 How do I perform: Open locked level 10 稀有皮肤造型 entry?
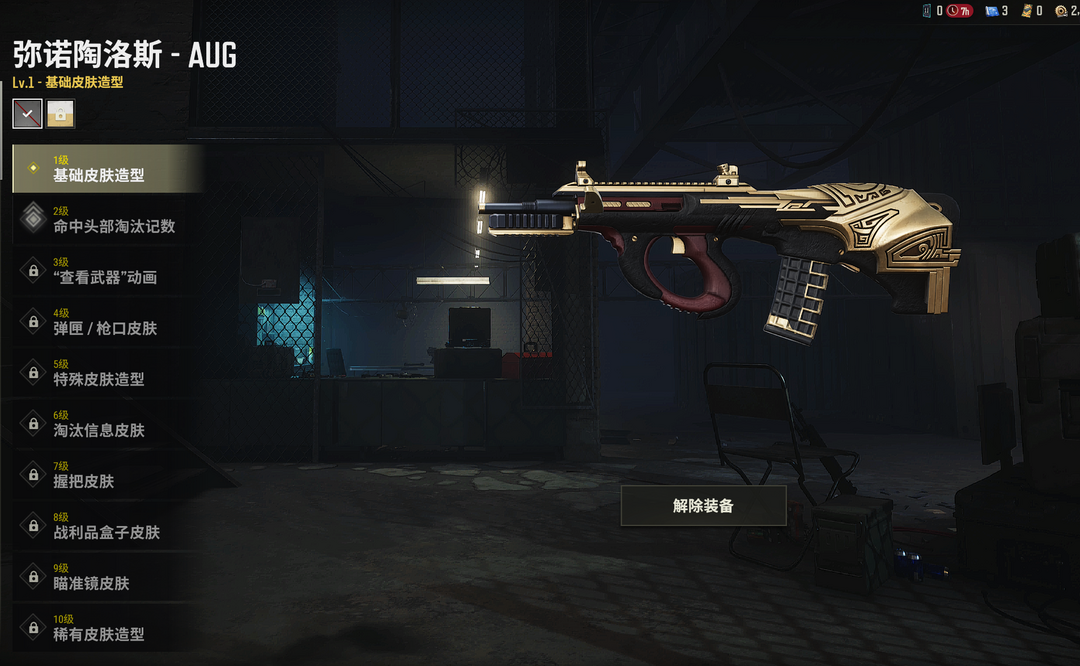[108, 628]
